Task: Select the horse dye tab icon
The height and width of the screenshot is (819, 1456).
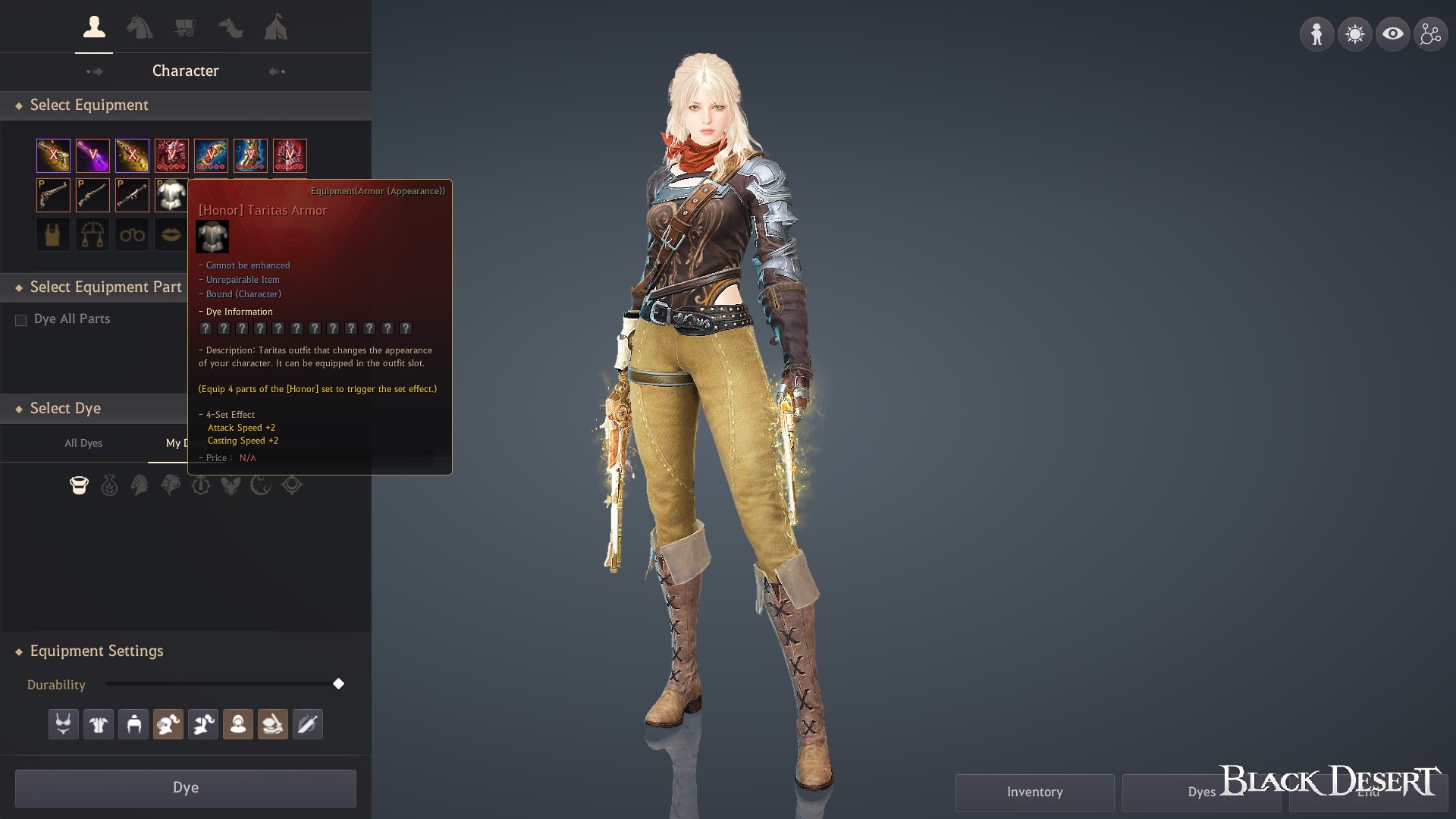Action: tap(140, 27)
